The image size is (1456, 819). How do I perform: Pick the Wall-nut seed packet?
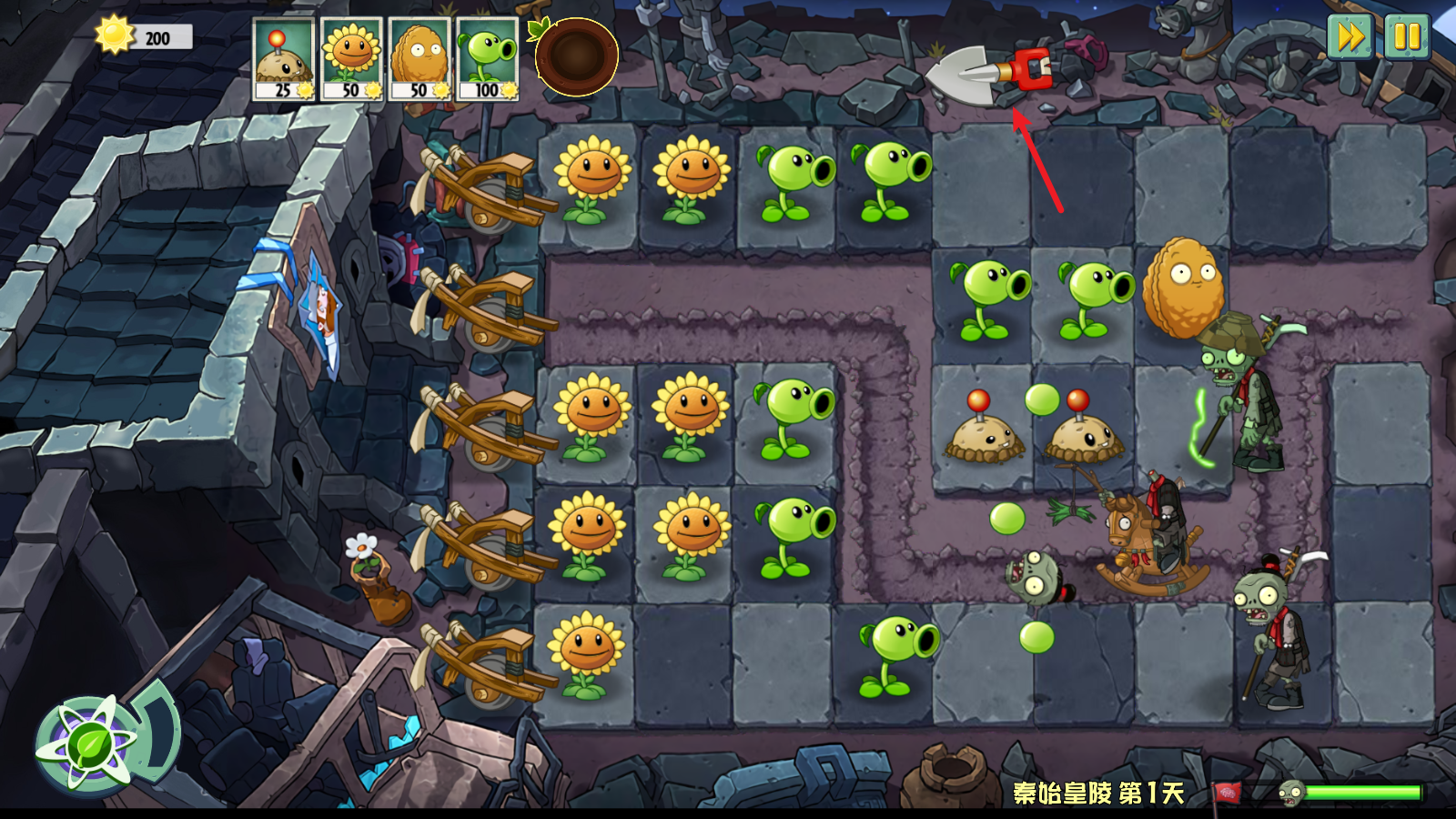420,59
